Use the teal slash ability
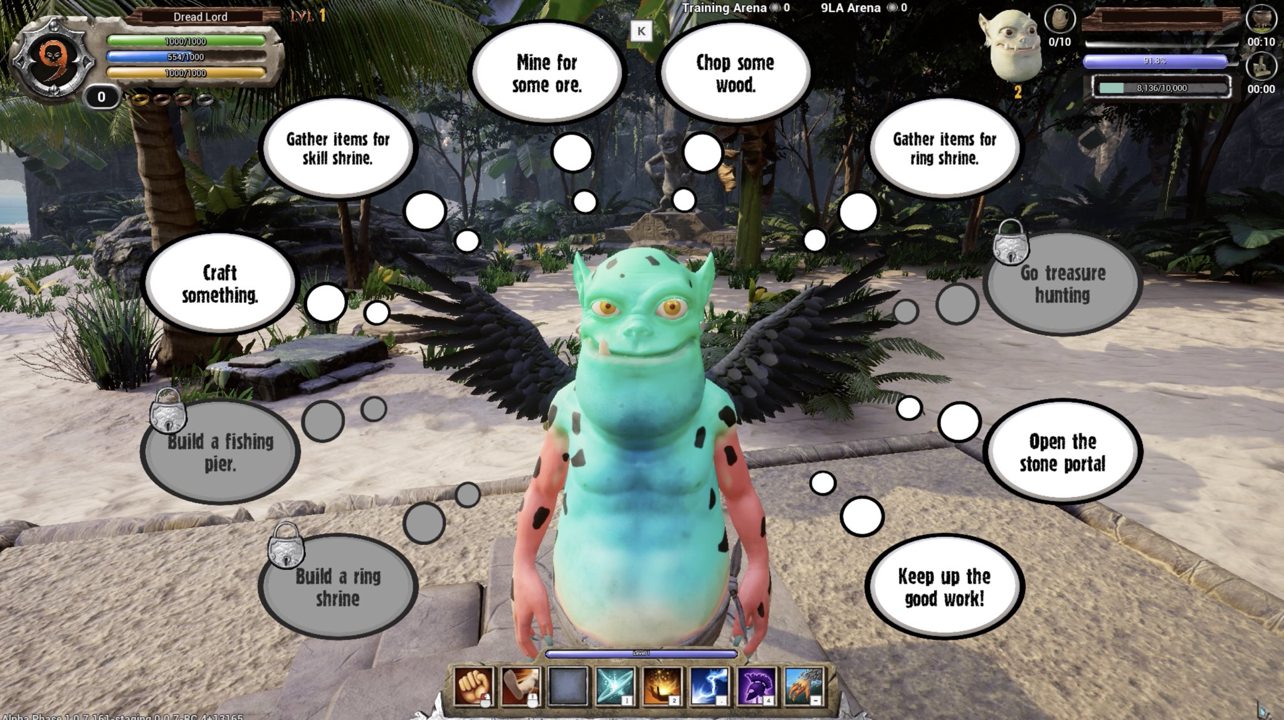Image resolution: width=1284 pixels, height=720 pixels. click(614, 686)
